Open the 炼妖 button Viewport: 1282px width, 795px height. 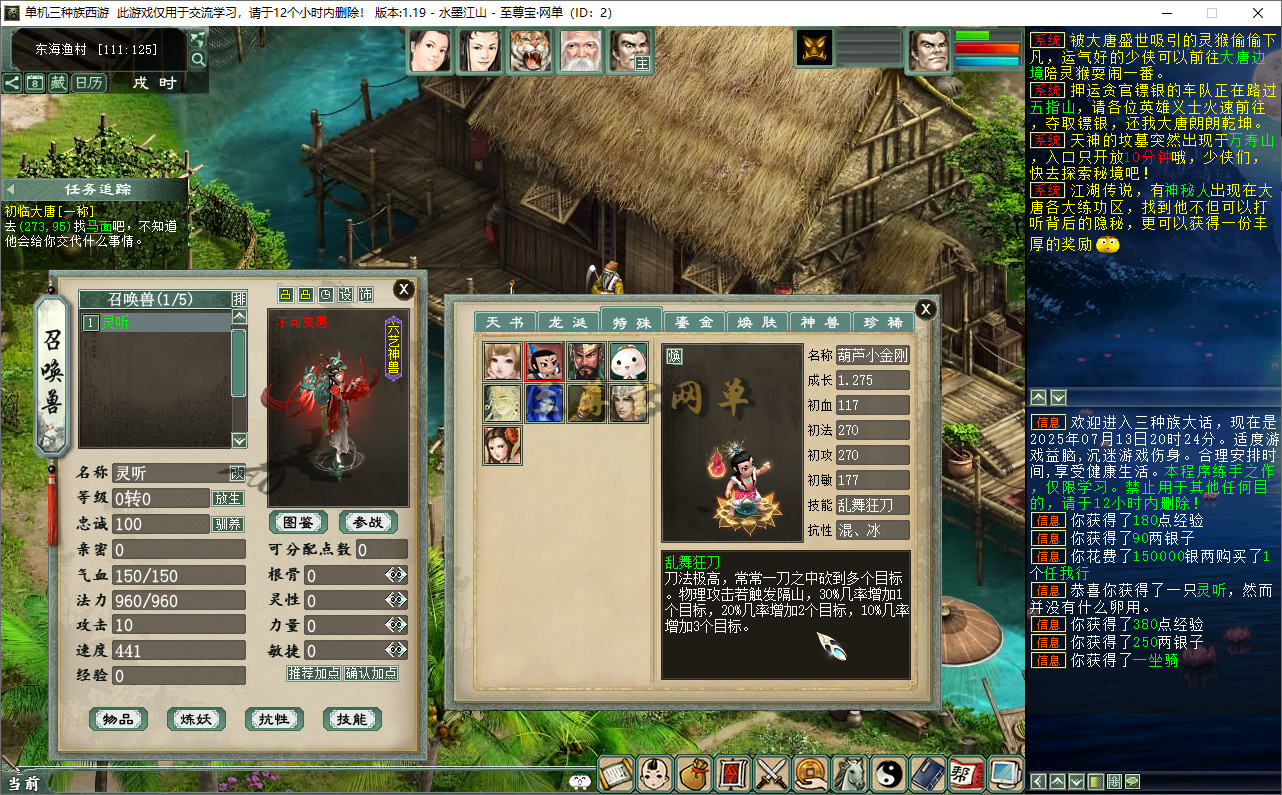[x=196, y=719]
